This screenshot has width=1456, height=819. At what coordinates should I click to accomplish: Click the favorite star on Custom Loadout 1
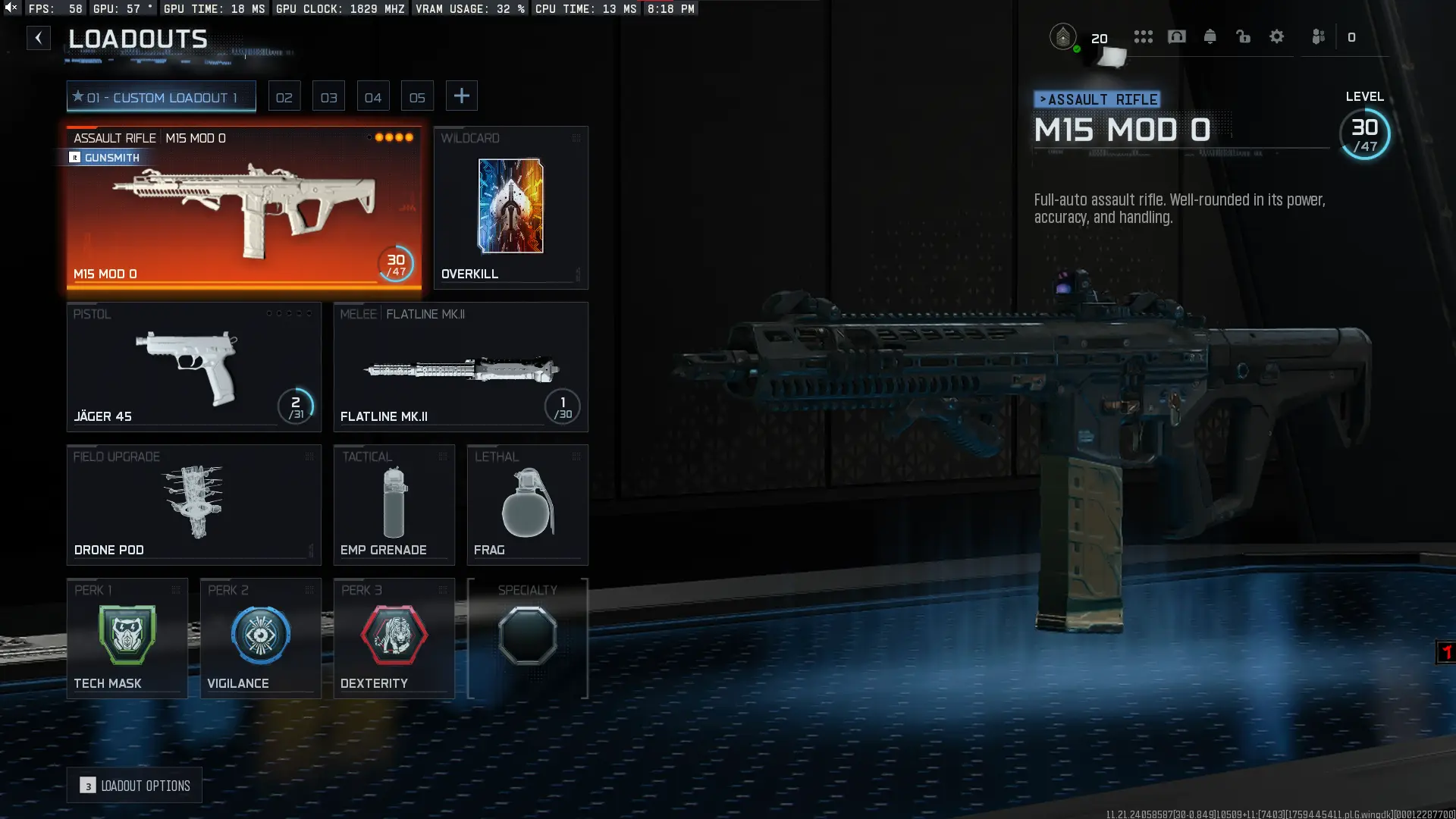[x=78, y=96]
